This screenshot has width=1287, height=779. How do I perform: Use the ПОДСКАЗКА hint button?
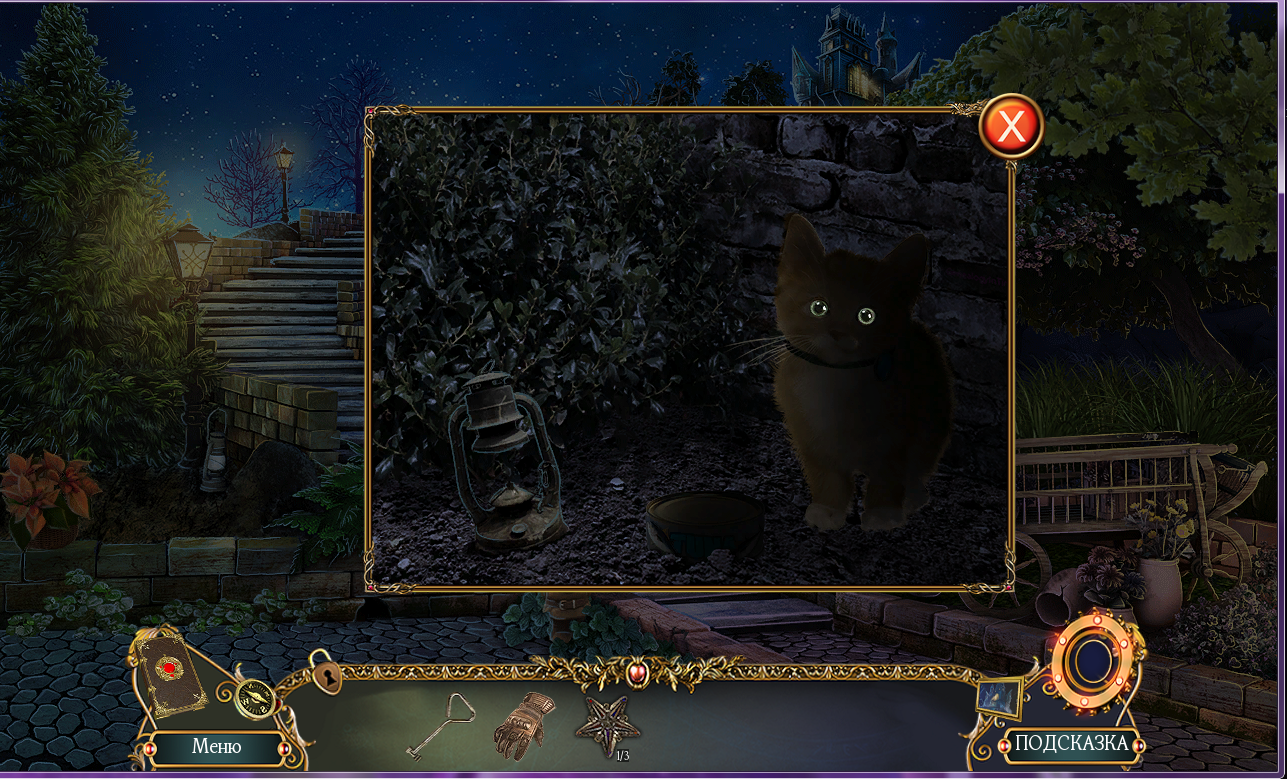point(1071,743)
